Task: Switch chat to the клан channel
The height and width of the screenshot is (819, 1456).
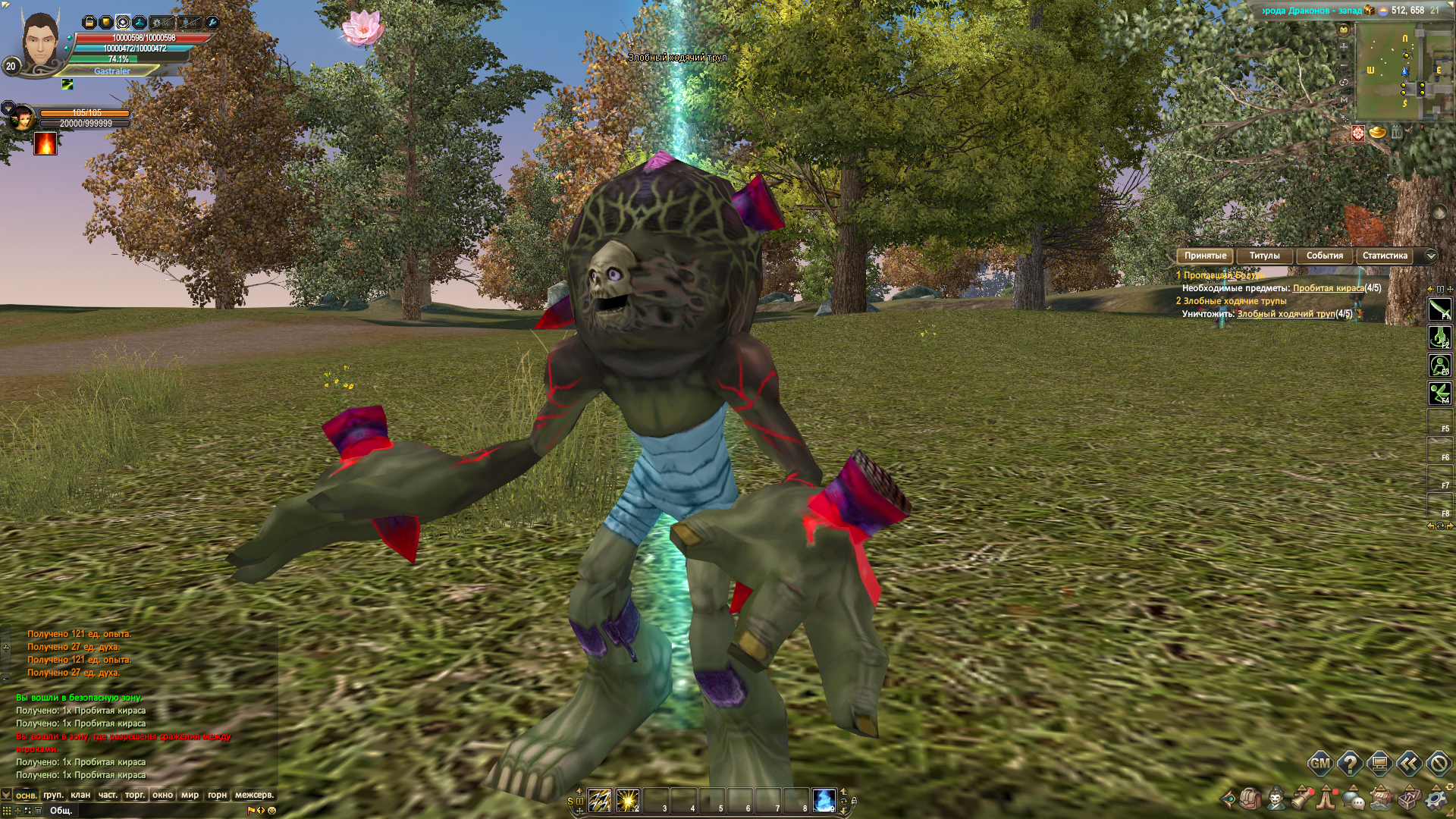Action: [80, 795]
